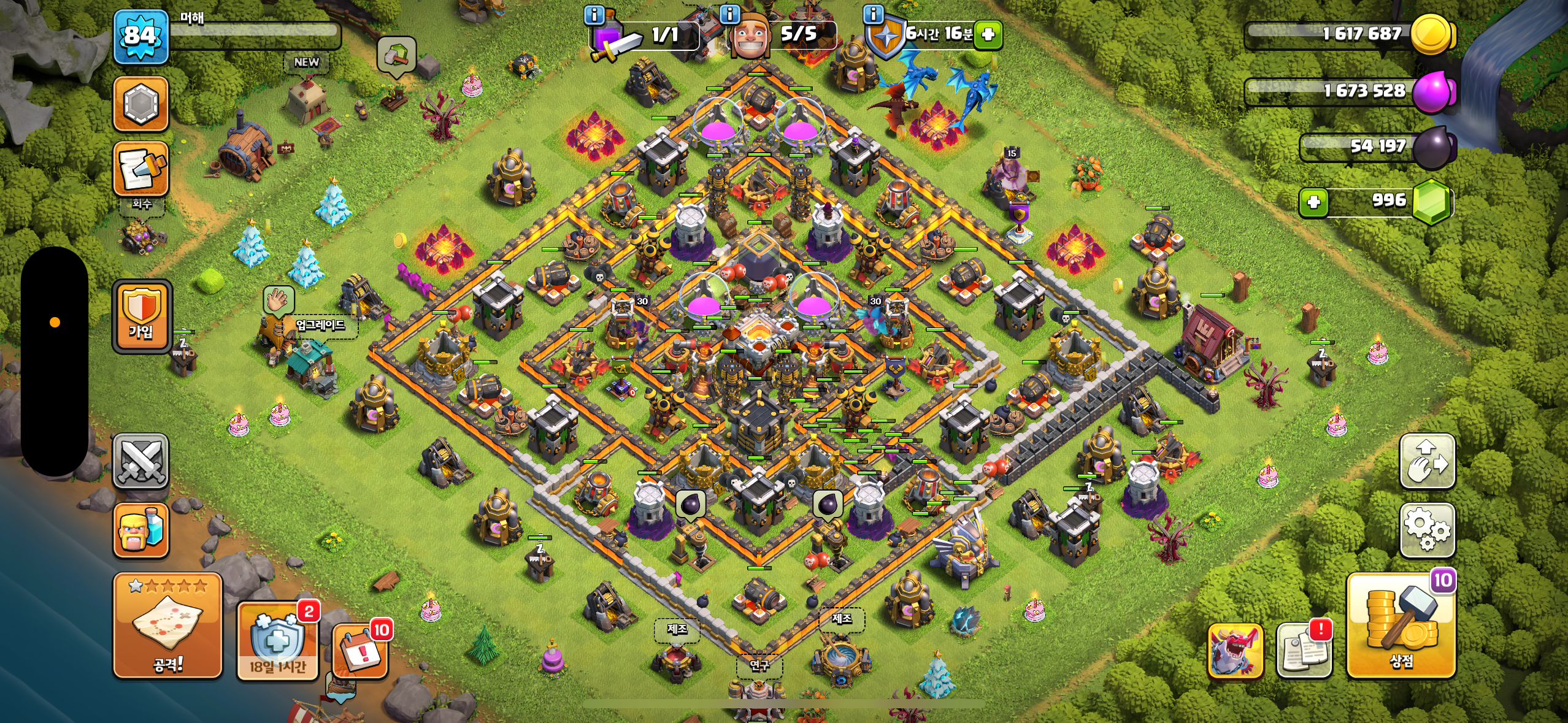This screenshot has height=723, width=1568.
Task: Open the dragon season challenges icon
Action: click(1235, 651)
